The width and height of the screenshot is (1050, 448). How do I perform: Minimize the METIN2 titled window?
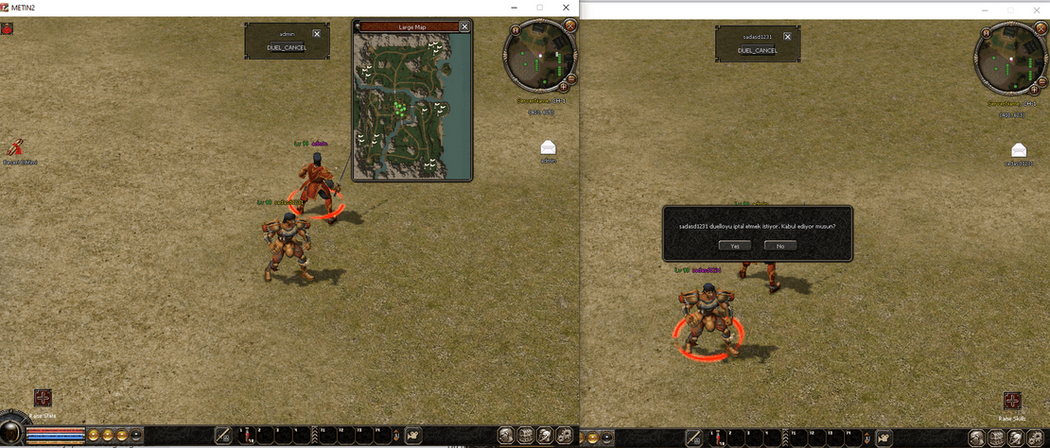coord(511,7)
